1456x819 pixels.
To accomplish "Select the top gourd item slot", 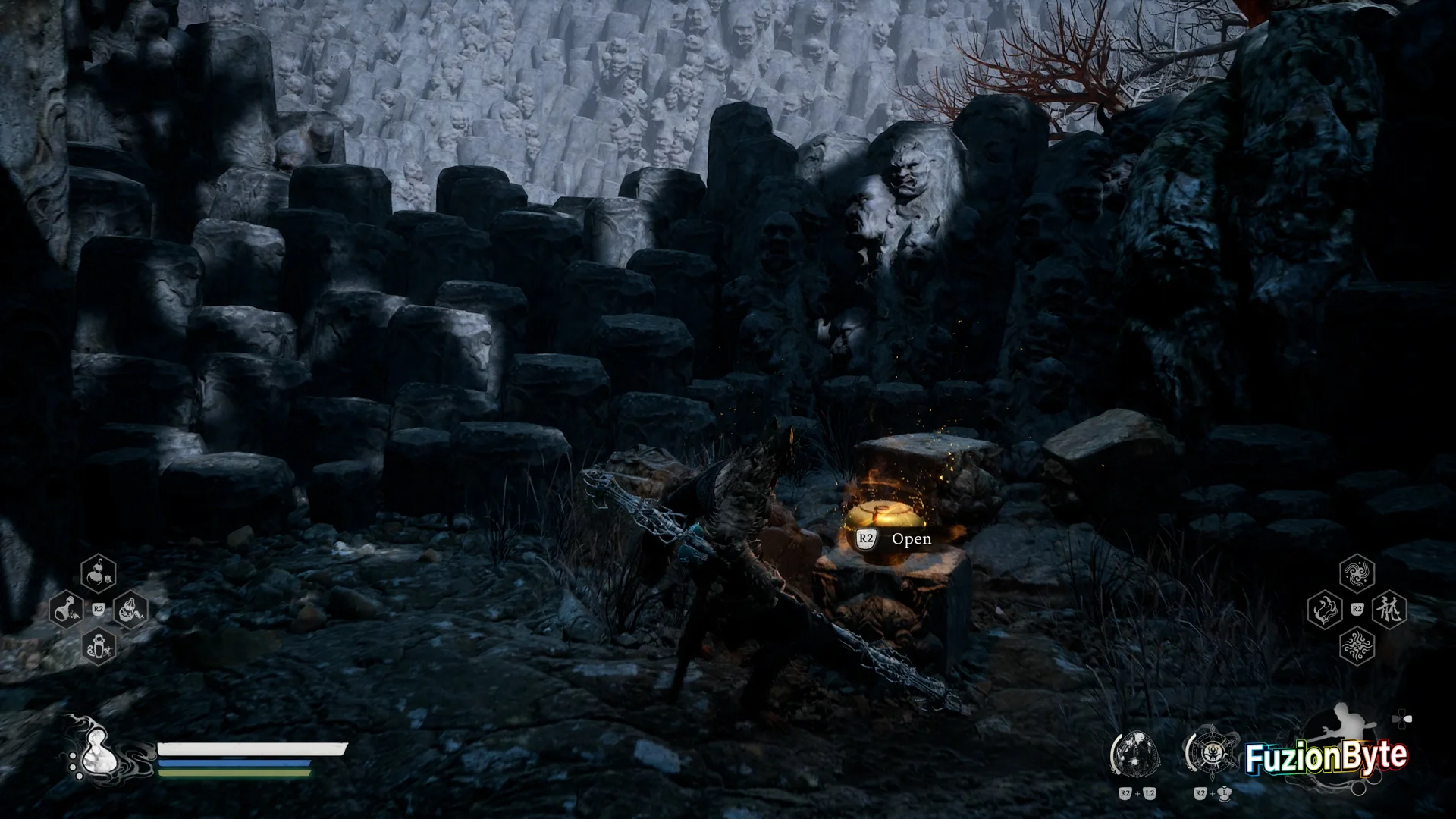I will tap(99, 573).
